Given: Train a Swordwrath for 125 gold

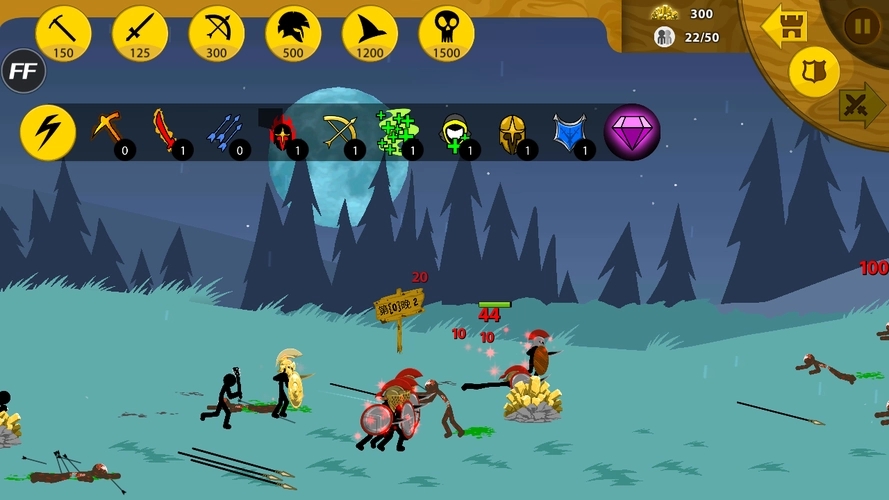Looking at the screenshot, I should 140,32.
